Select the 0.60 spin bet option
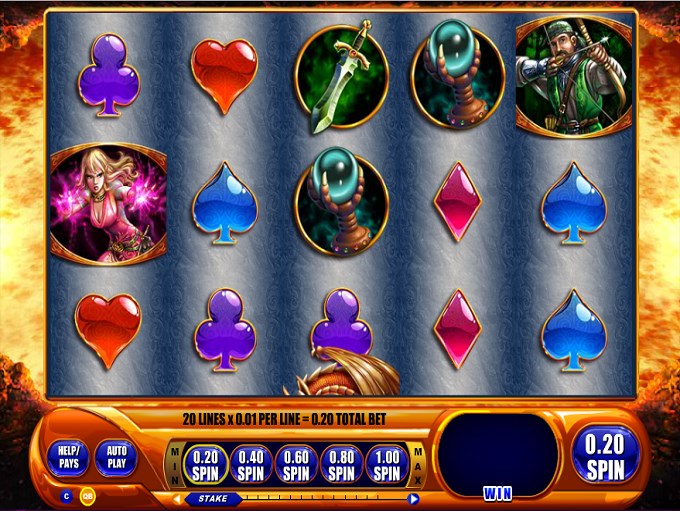The width and height of the screenshot is (680, 511). tap(296, 464)
